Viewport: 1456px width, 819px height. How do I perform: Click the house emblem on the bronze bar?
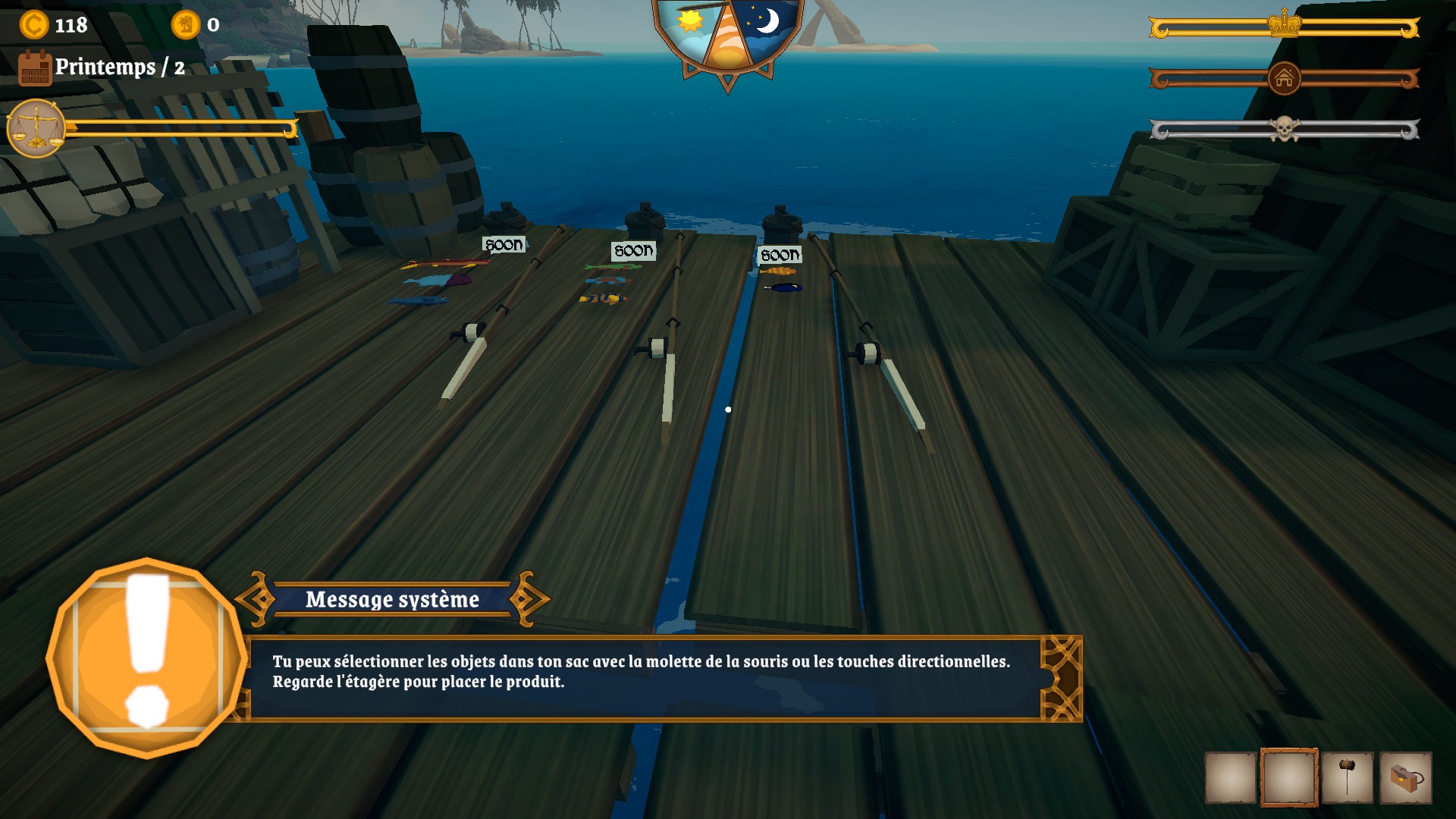click(x=1283, y=78)
